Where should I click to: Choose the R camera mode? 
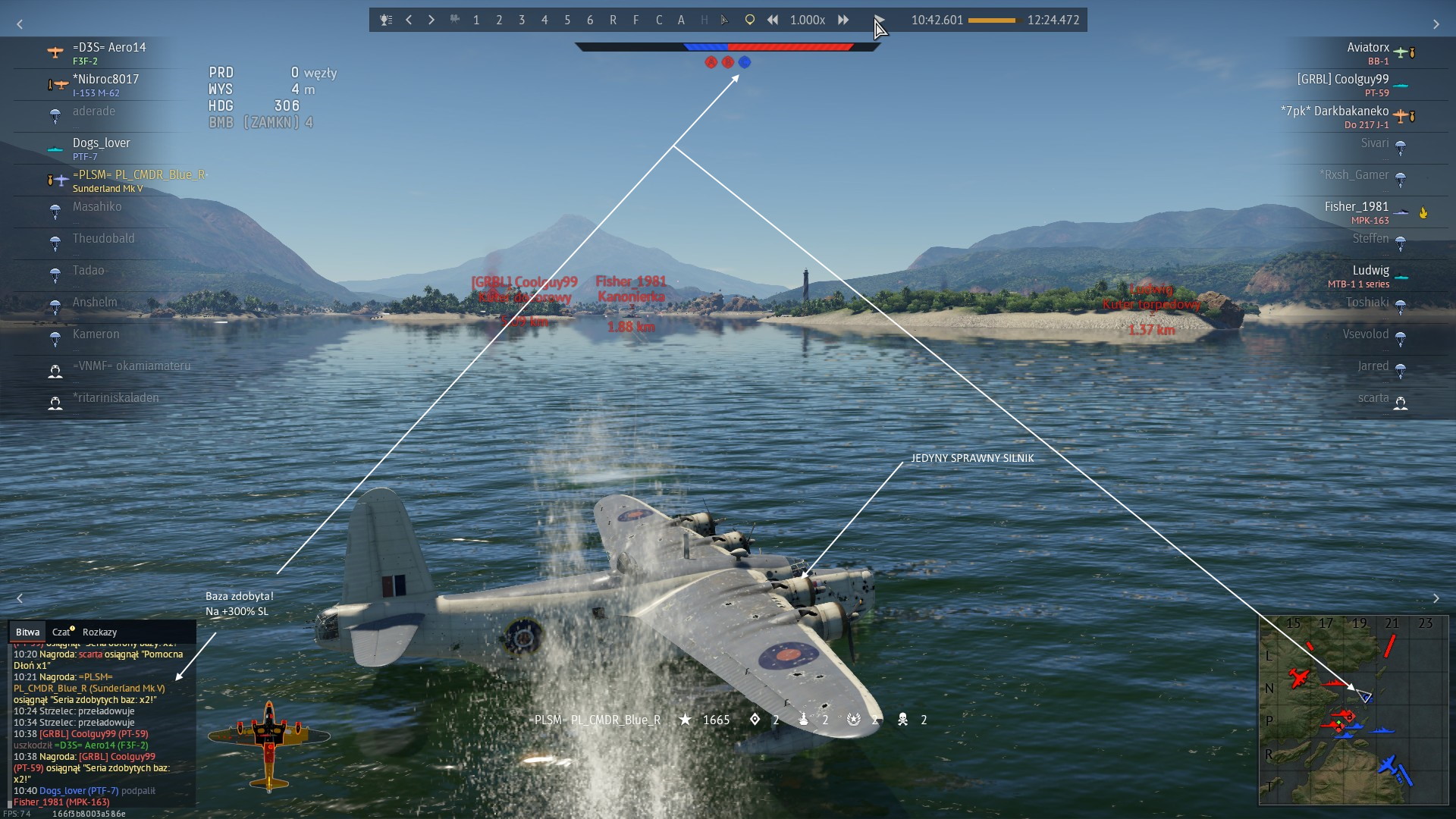tap(613, 20)
